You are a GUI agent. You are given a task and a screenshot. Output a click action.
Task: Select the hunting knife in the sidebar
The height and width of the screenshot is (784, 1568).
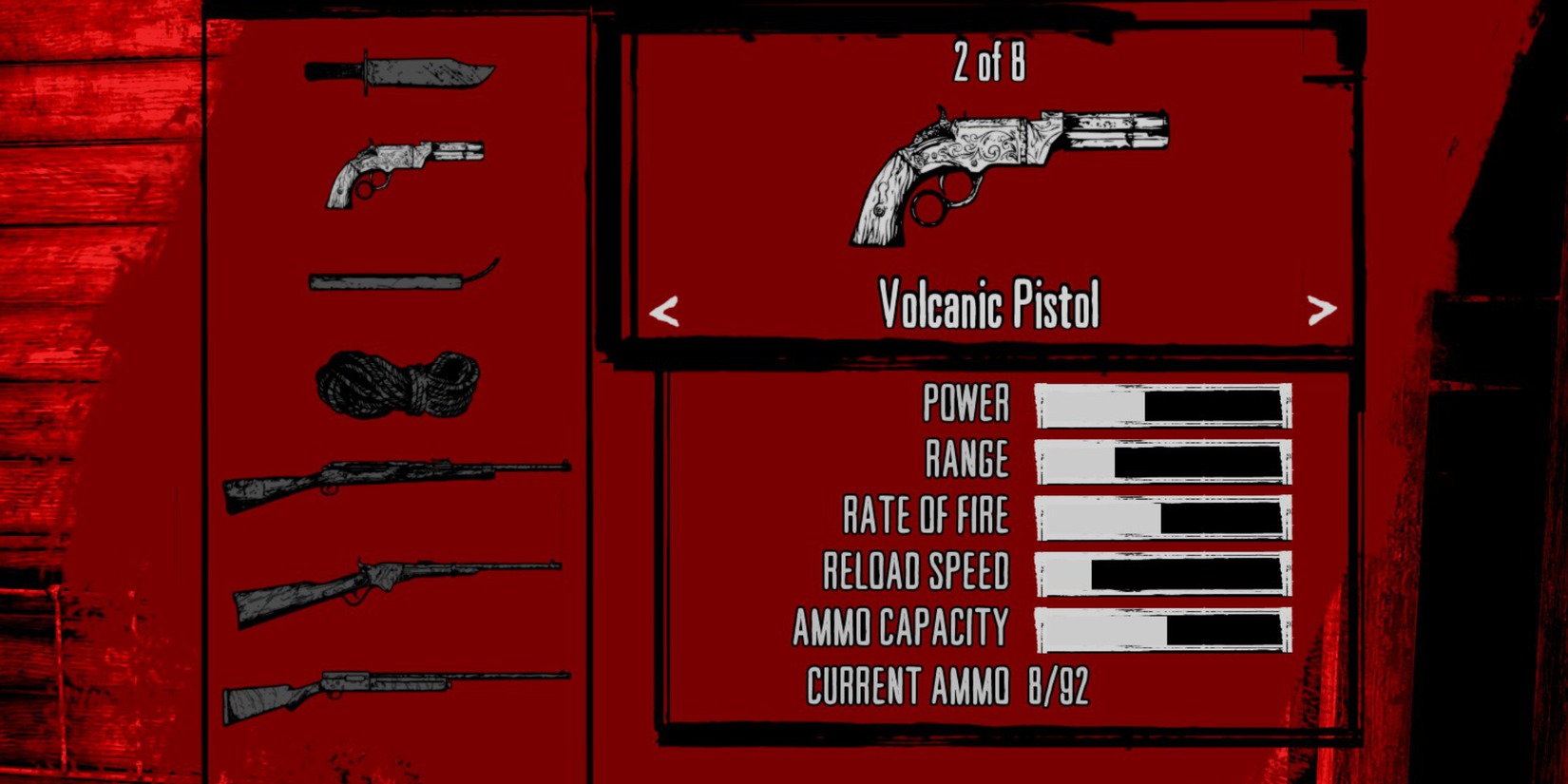click(399, 71)
